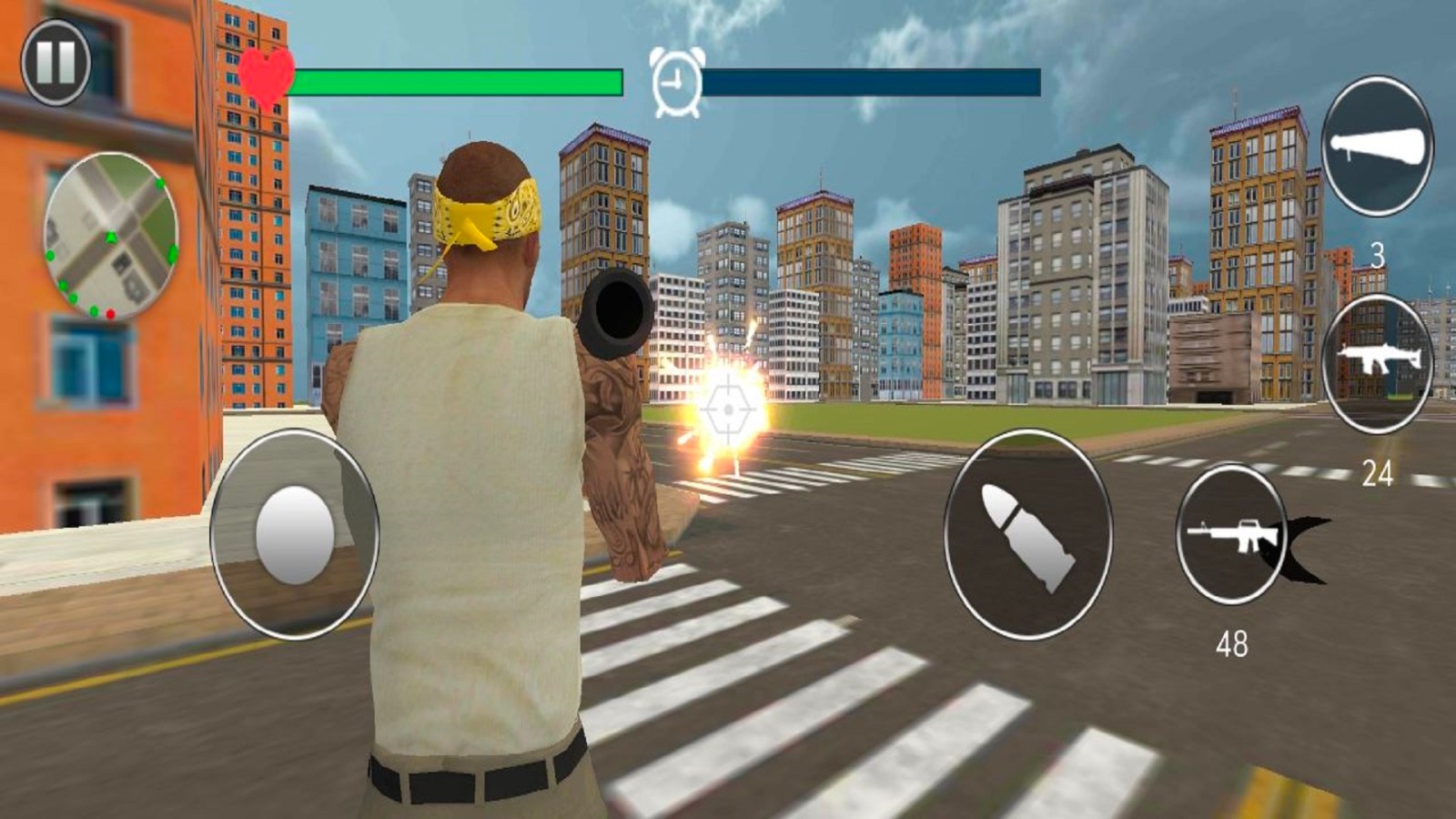Pause the game
This screenshot has height=819, width=1456.
[56, 63]
